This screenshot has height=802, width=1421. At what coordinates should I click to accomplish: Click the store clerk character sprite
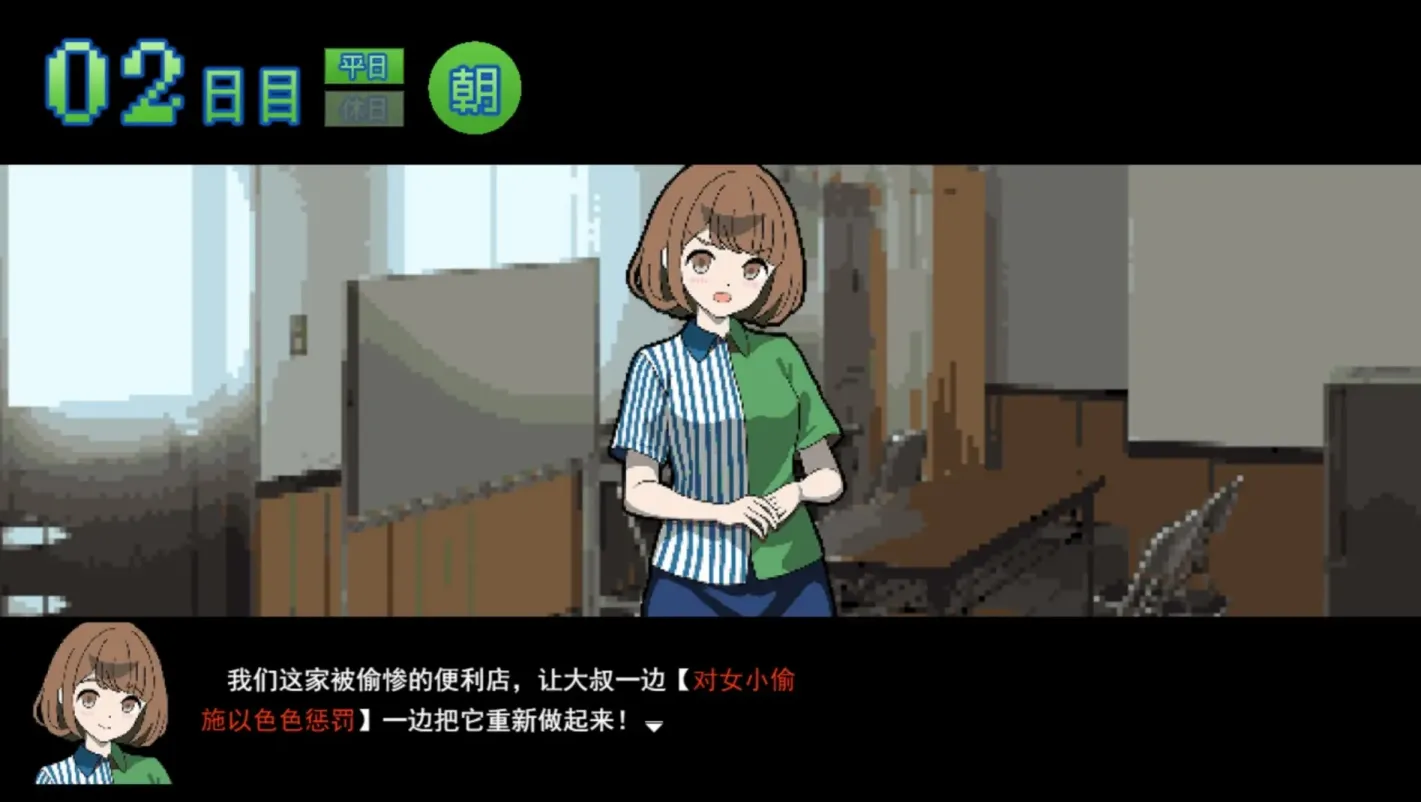(x=730, y=400)
